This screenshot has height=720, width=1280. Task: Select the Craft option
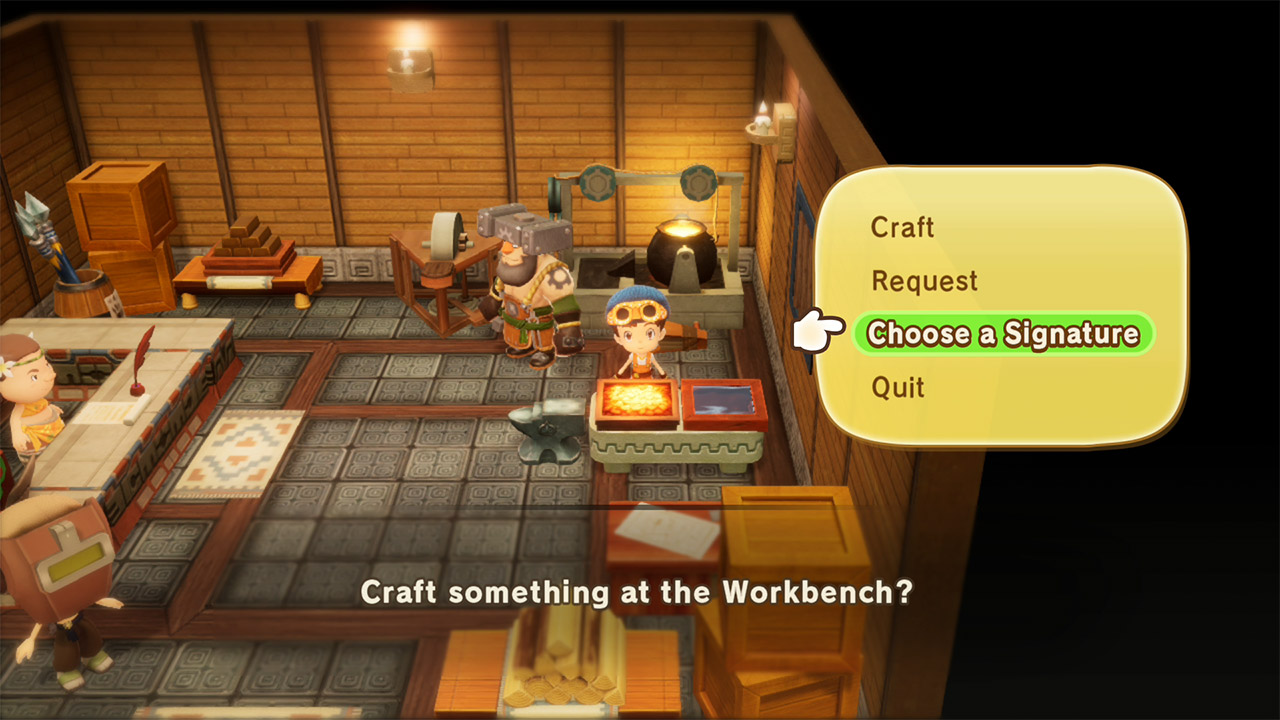coord(903,228)
